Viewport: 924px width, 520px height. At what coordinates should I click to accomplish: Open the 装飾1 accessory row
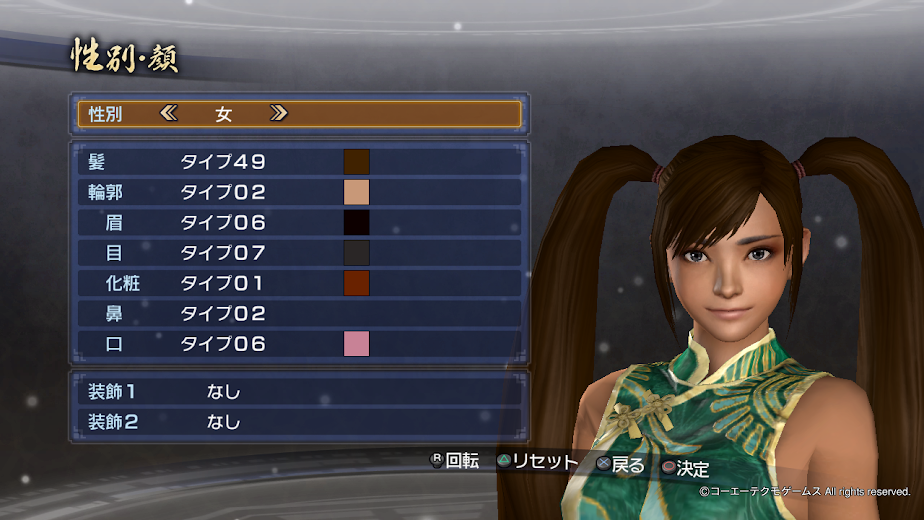[x=299, y=391]
